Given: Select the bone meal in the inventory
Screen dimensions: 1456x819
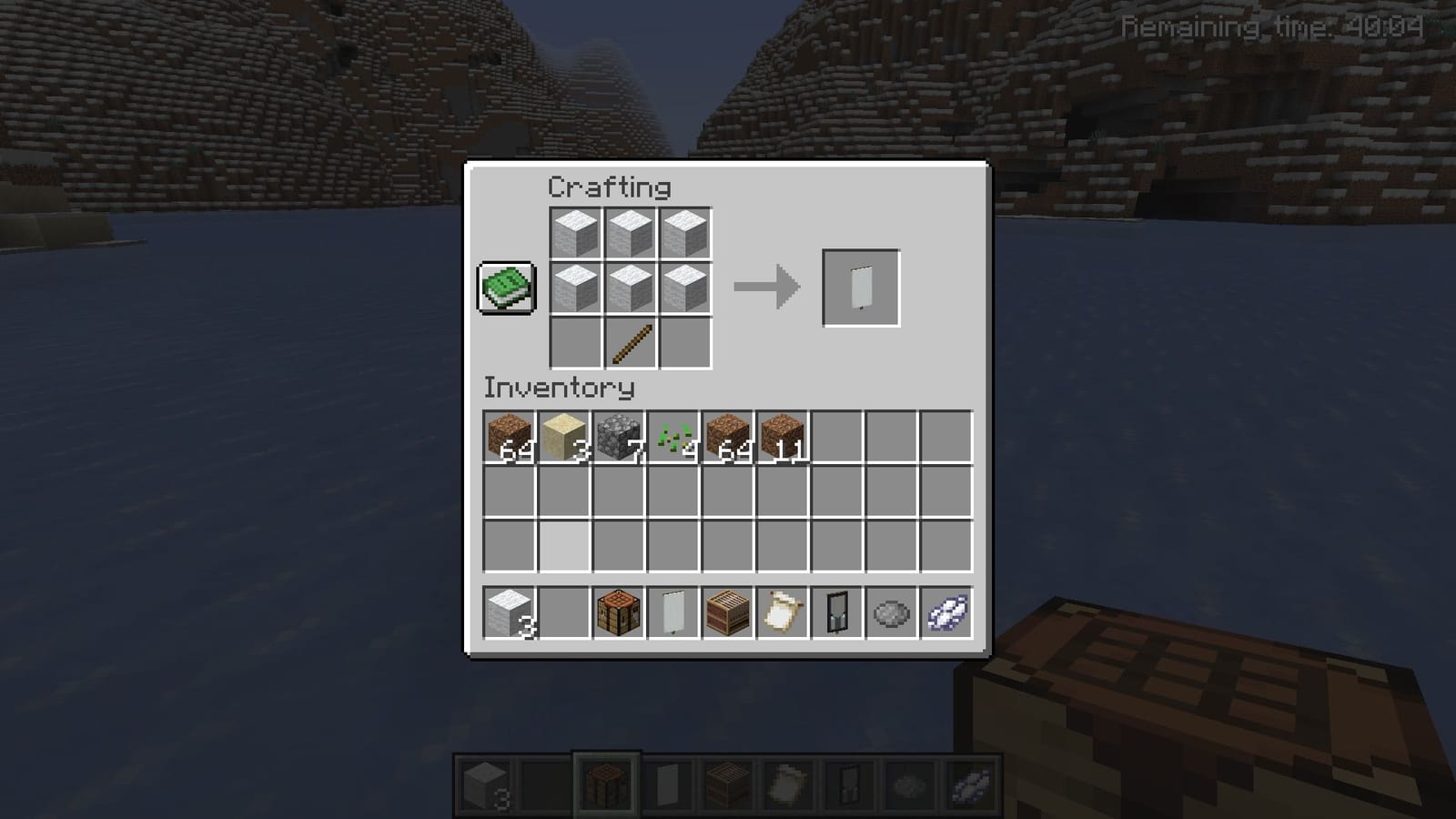Looking at the screenshot, I should coord(945,612).
